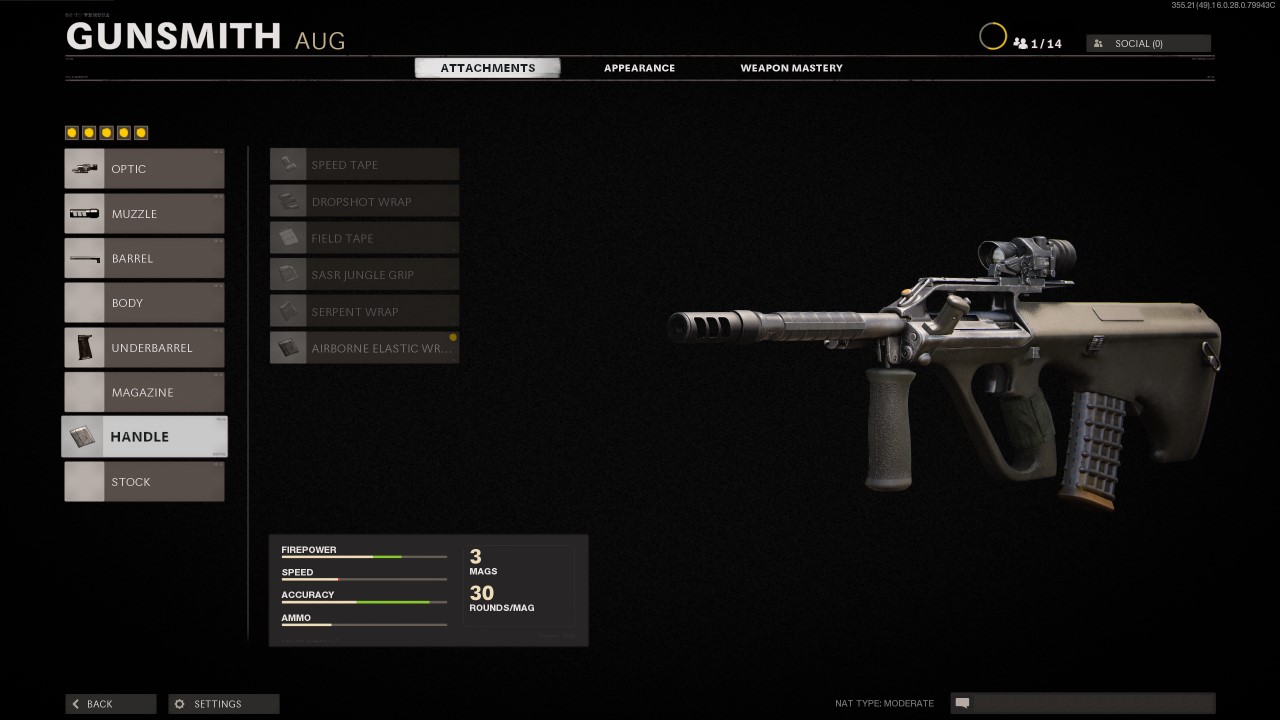Open the Appearance tab
The image size is (1280, 720).
639,68
